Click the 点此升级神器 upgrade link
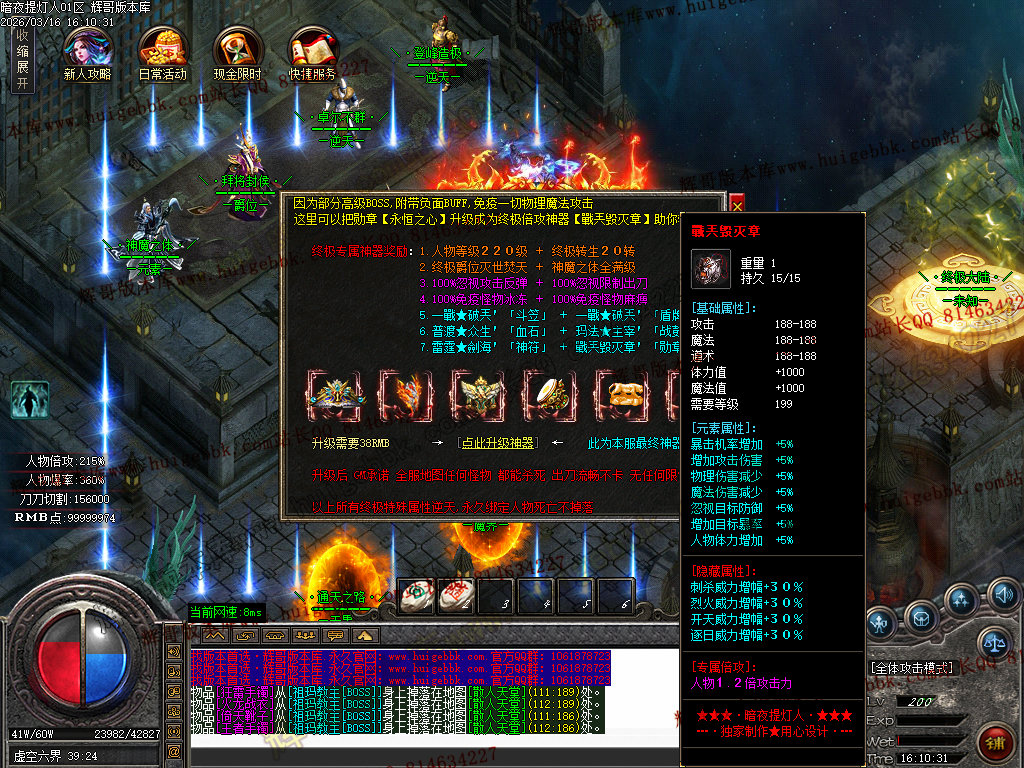This screenshot has width=1024, height=768. (x=496, y=443)
